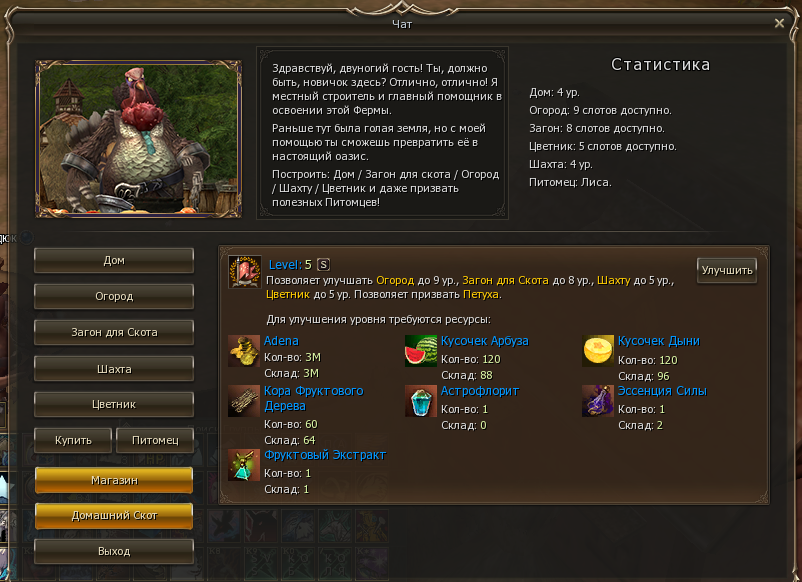802x582 pixels.
Task: Select the Огород button
Action: [x=114, y=296]
